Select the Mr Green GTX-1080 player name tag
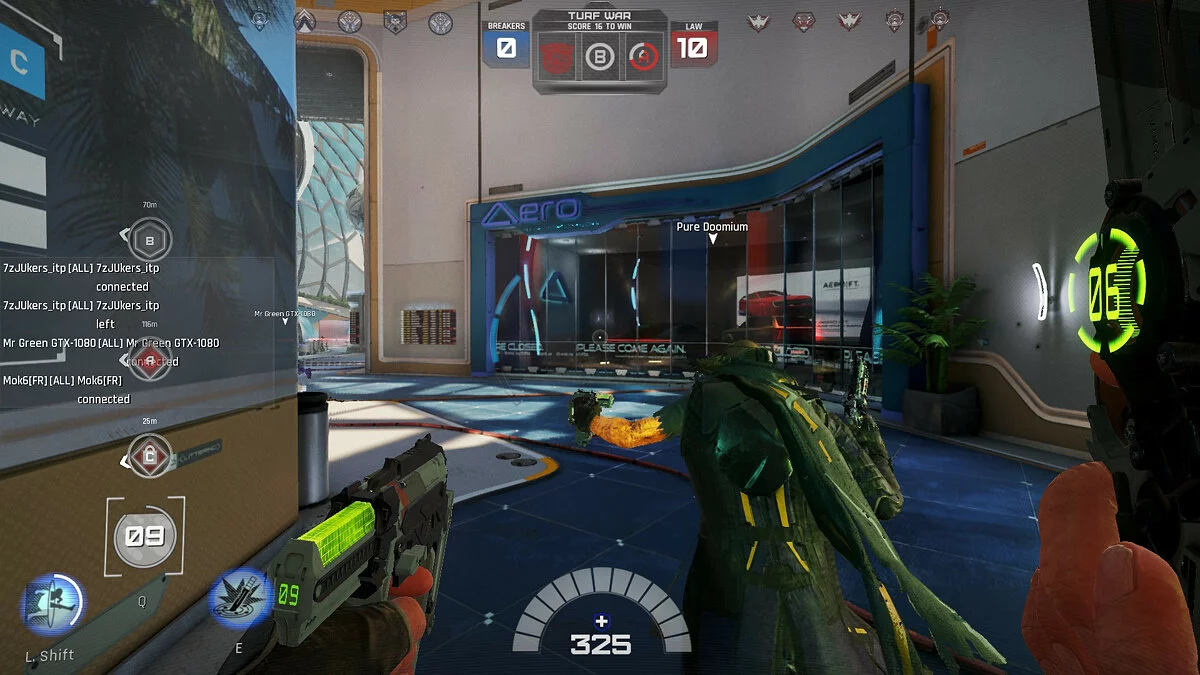Viewport: 1200px width, 675px height. click(x=284, y=314)
